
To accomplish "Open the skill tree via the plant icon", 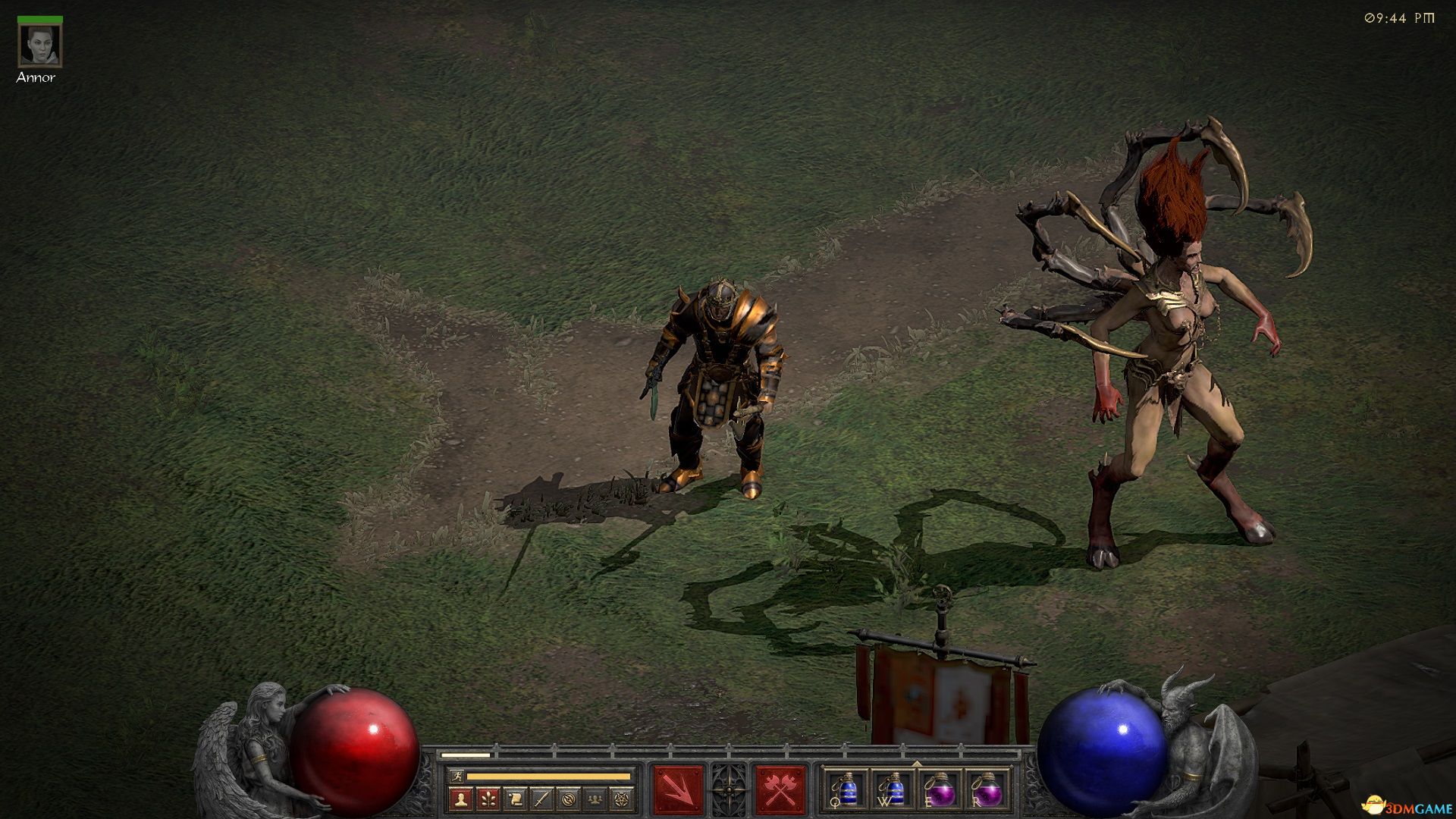I will pos(488,799).
